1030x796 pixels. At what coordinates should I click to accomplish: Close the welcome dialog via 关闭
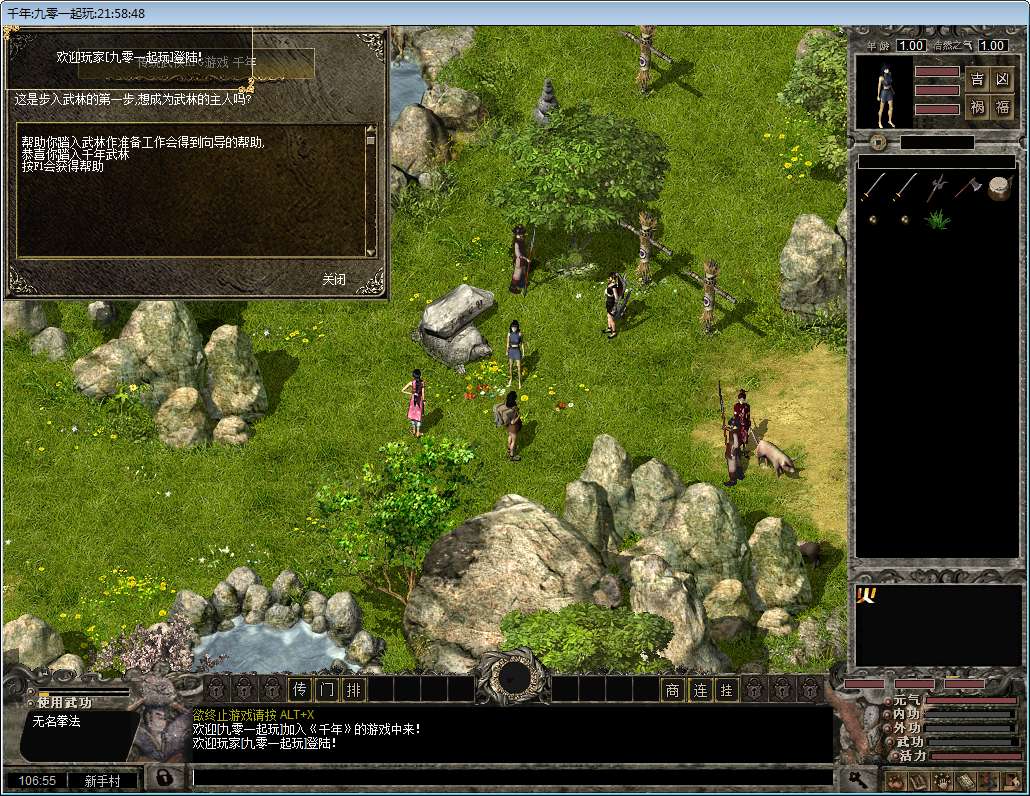(334, 279)
